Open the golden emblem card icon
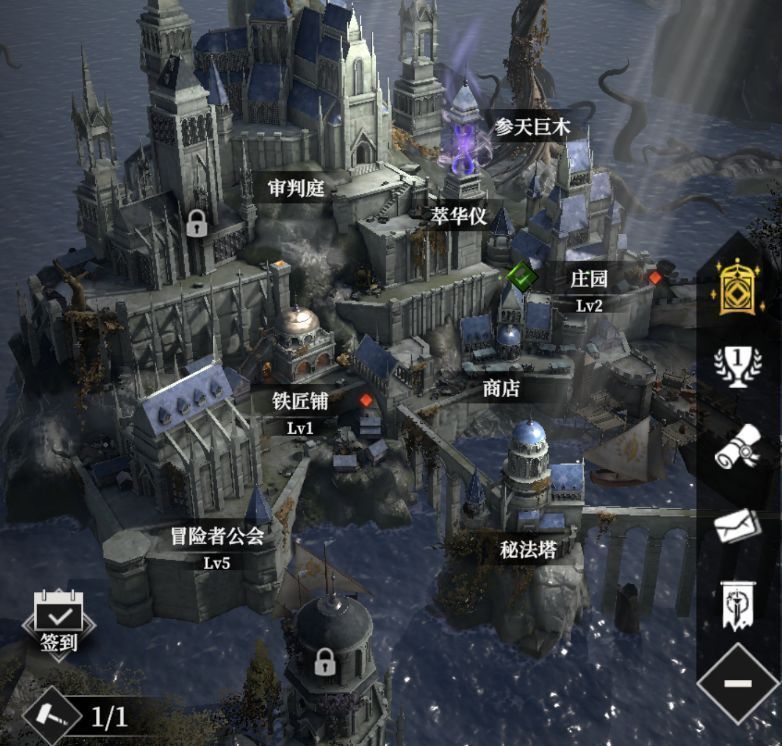This screenshot has height=746, width=782. [738, 286]
